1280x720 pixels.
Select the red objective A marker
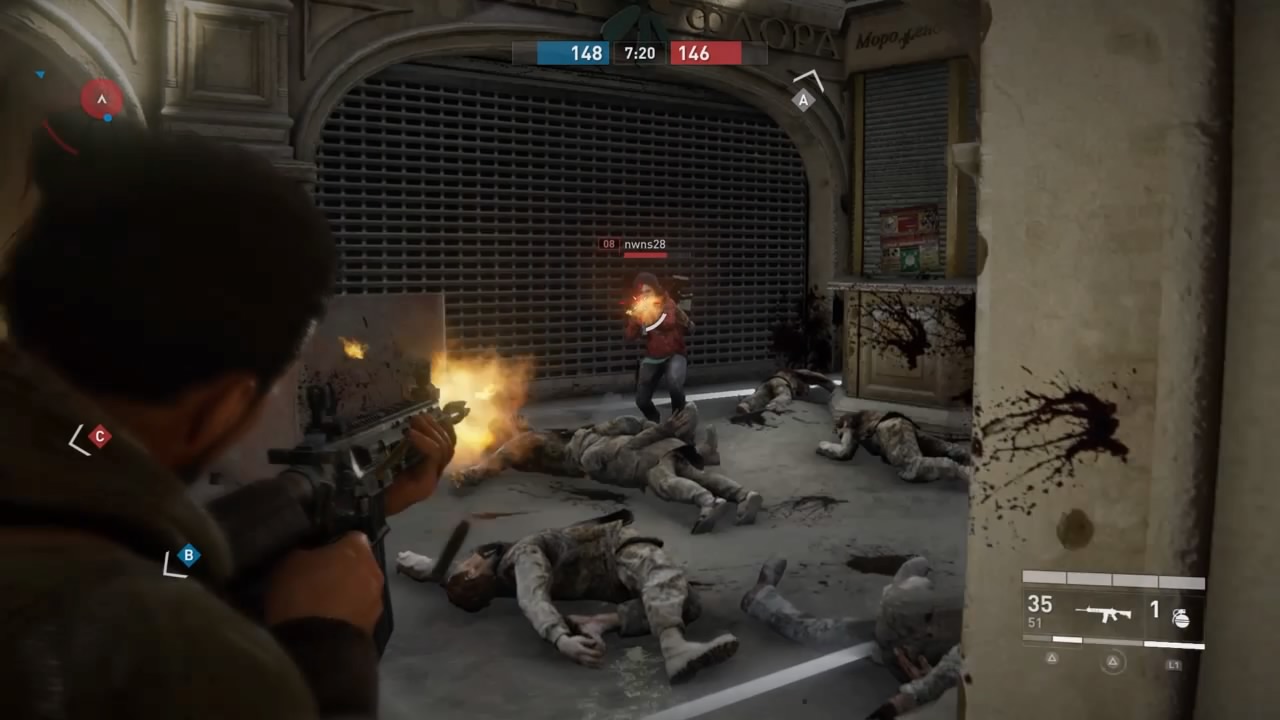pos(101,98)
